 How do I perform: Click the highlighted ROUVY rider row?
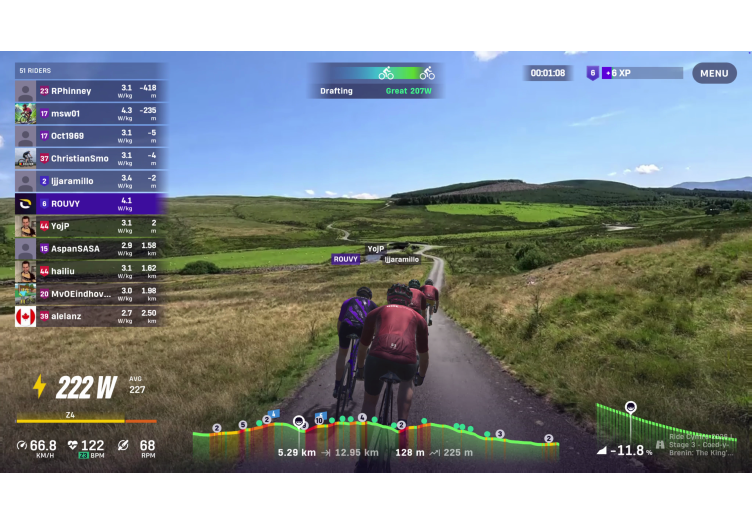90,203
